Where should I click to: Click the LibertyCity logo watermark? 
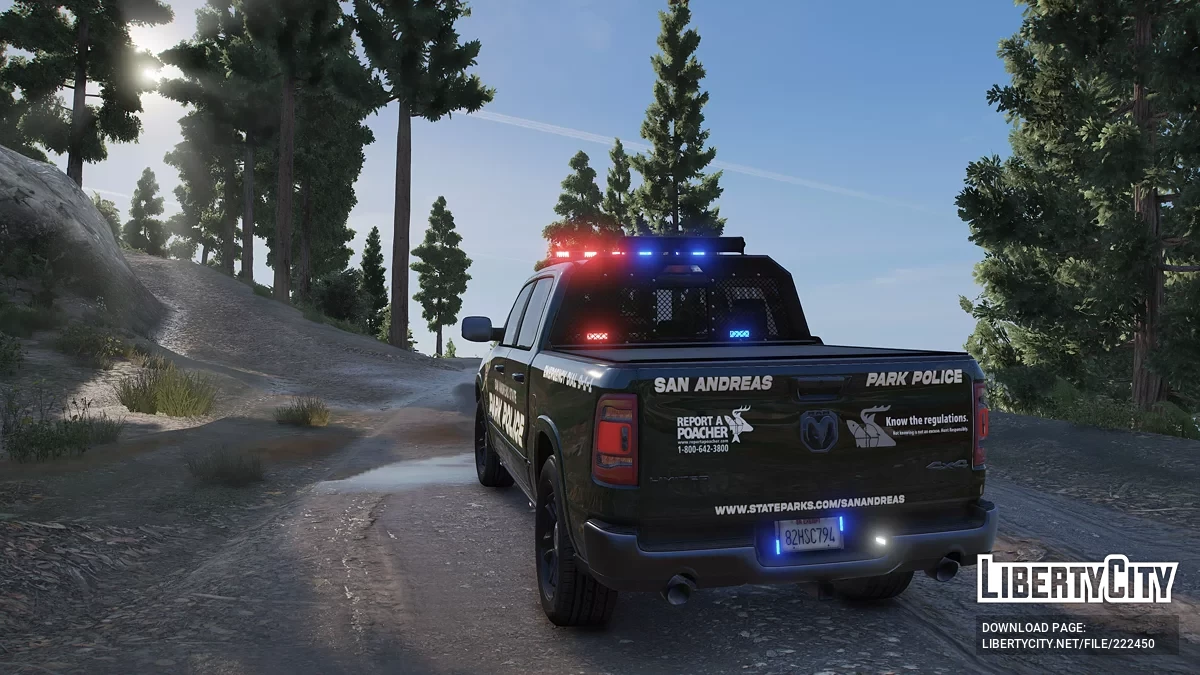click(x=1077, y=579)
